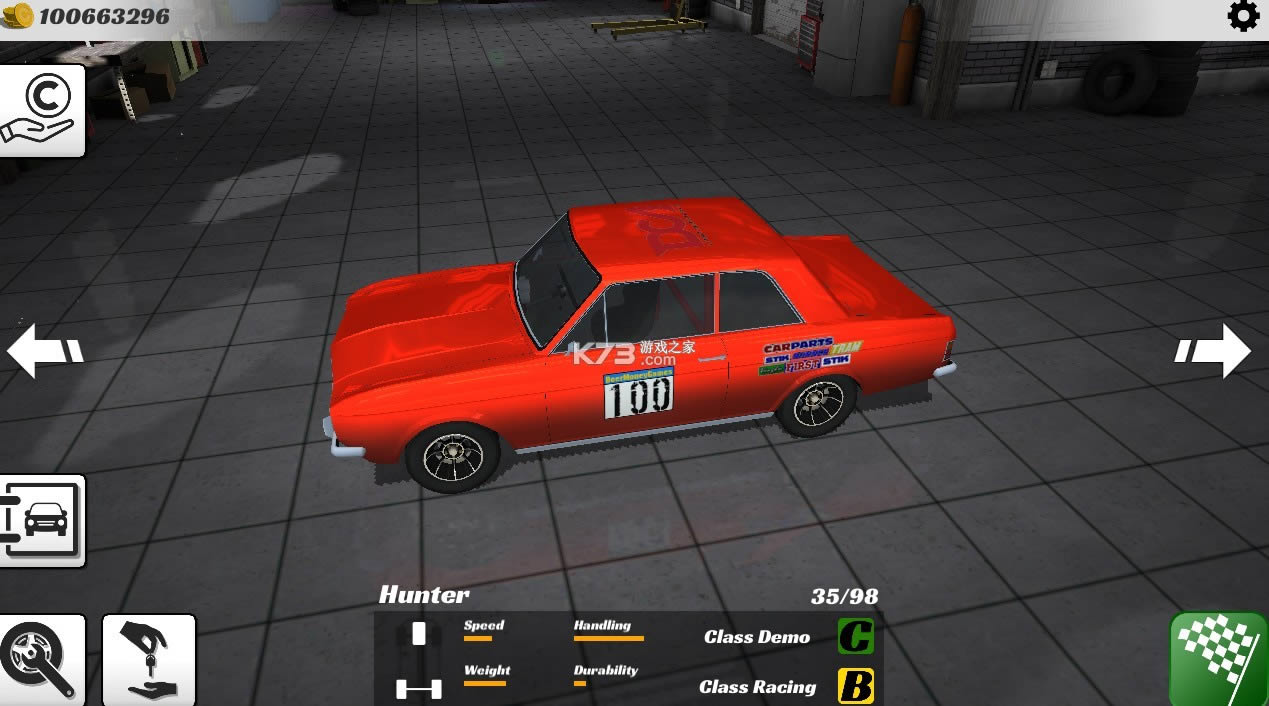Select the green Class Demo C badge
1269x706 pixels.
pos(855,636)
